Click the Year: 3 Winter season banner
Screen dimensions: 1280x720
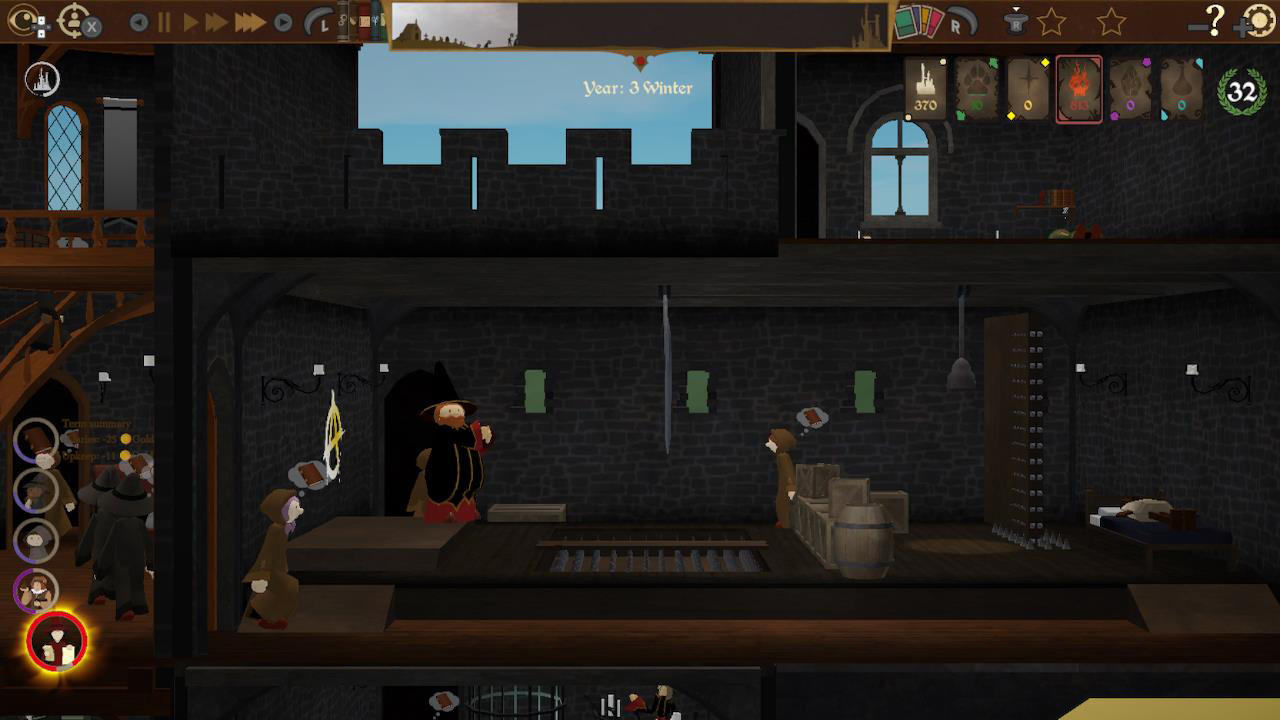pyautogui.click(x=640, y=88)
